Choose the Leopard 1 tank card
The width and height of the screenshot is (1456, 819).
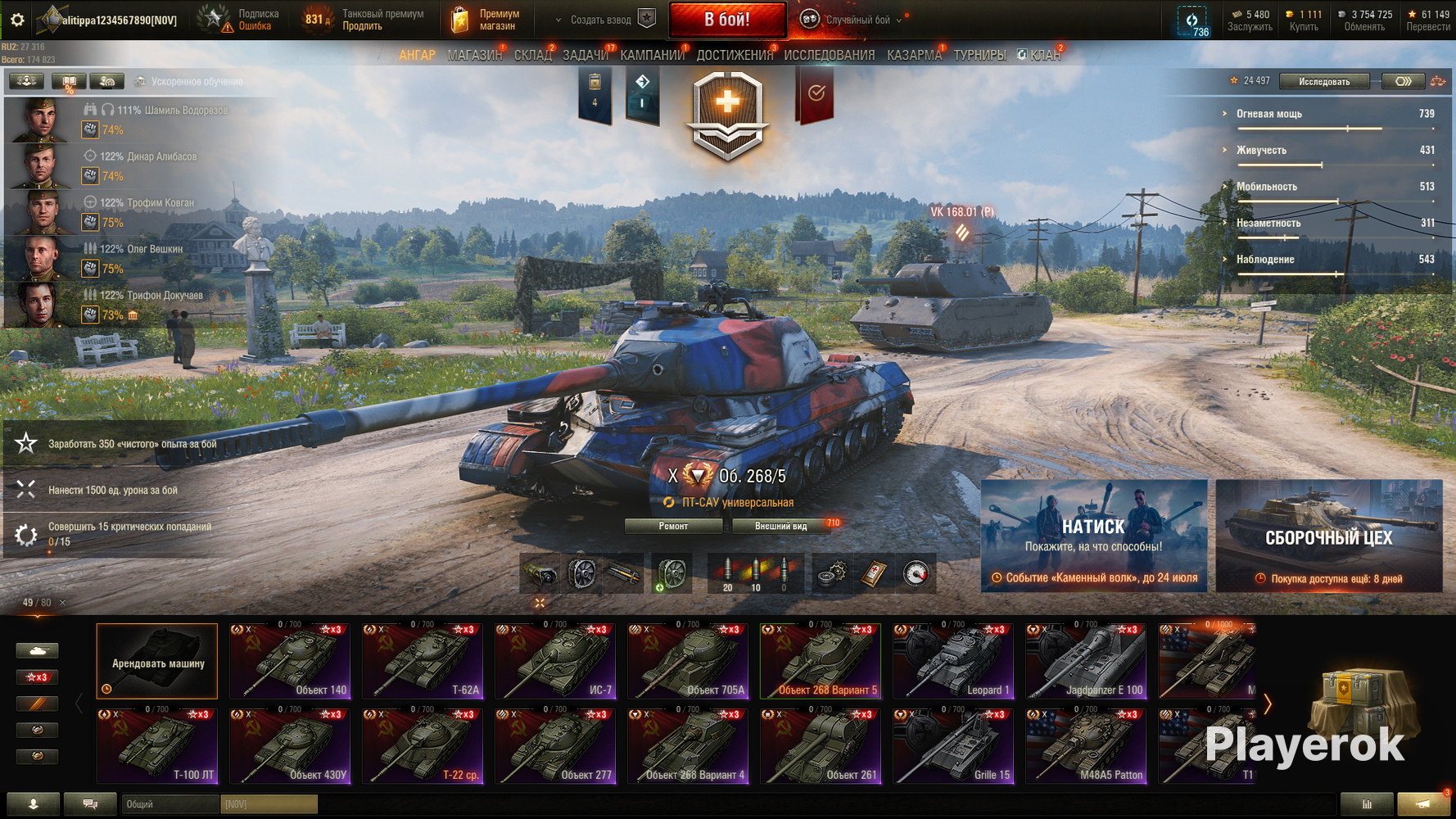[953, 662]
